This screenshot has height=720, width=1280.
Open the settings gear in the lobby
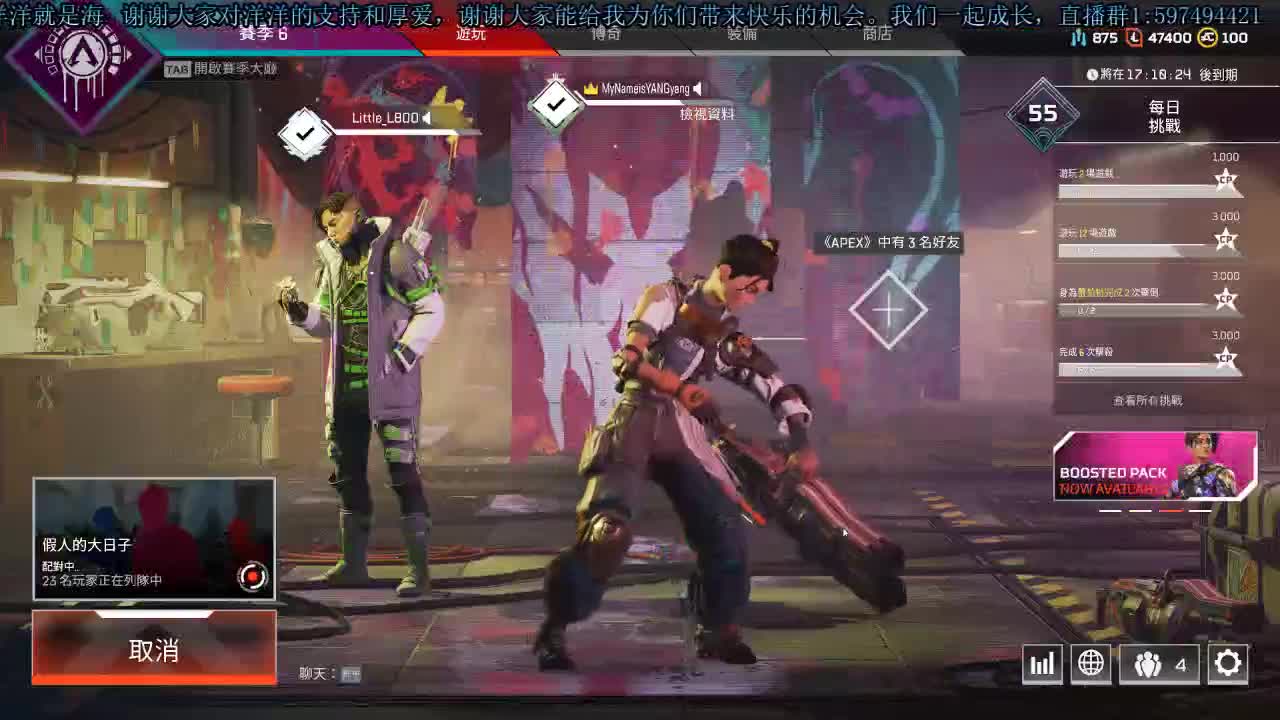pyautogui.click(x=1226, y=662)
